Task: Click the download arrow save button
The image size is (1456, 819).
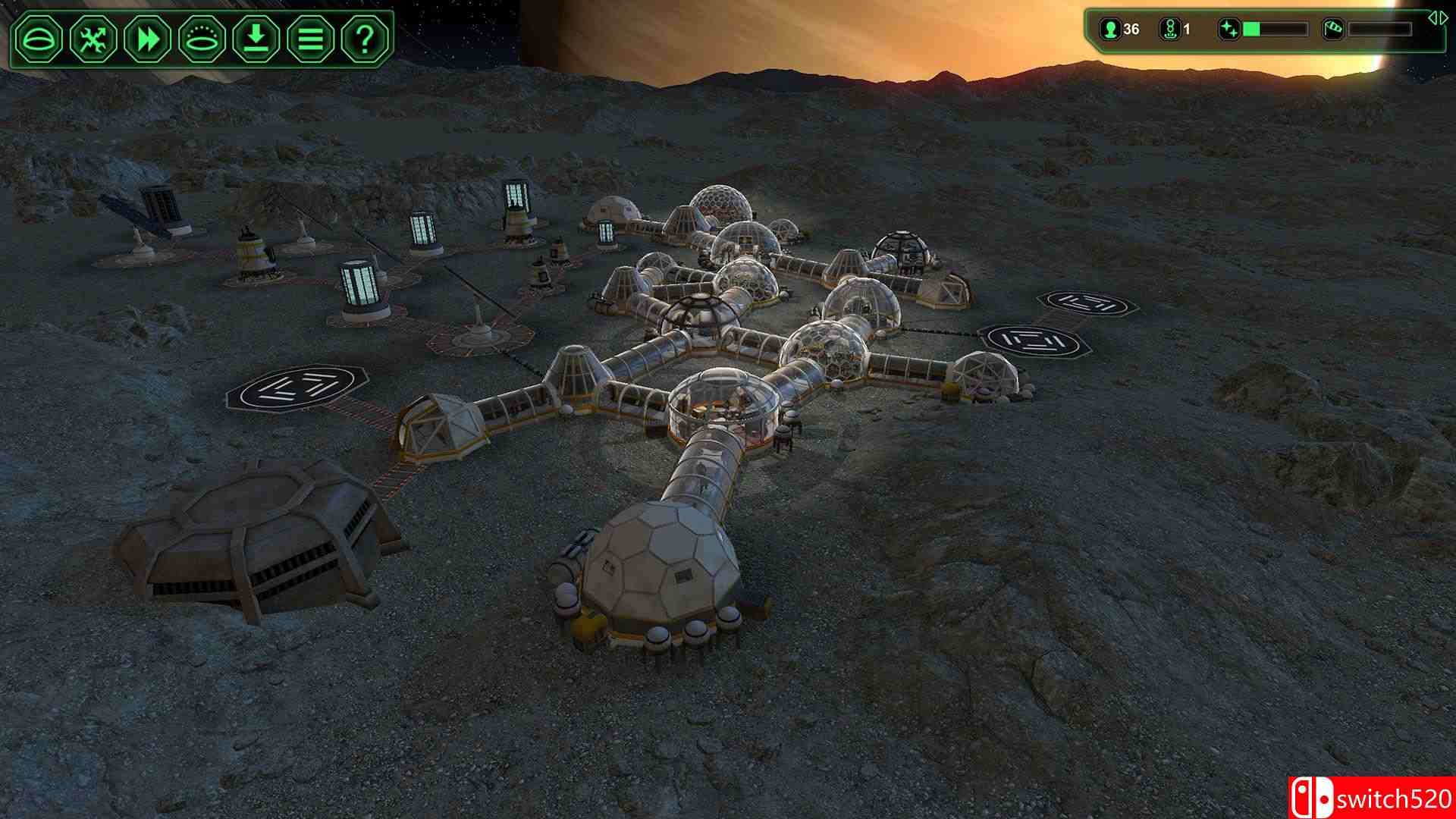Action: tap(256, 39)
